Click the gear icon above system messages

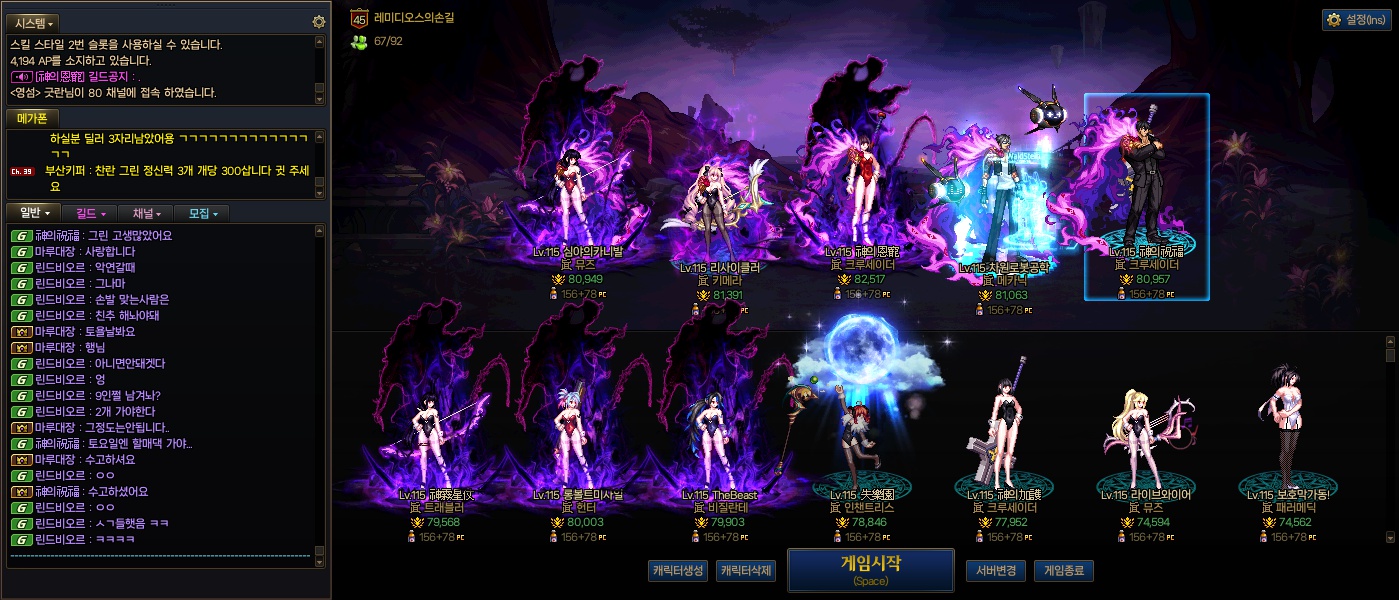tap(319, 22)
